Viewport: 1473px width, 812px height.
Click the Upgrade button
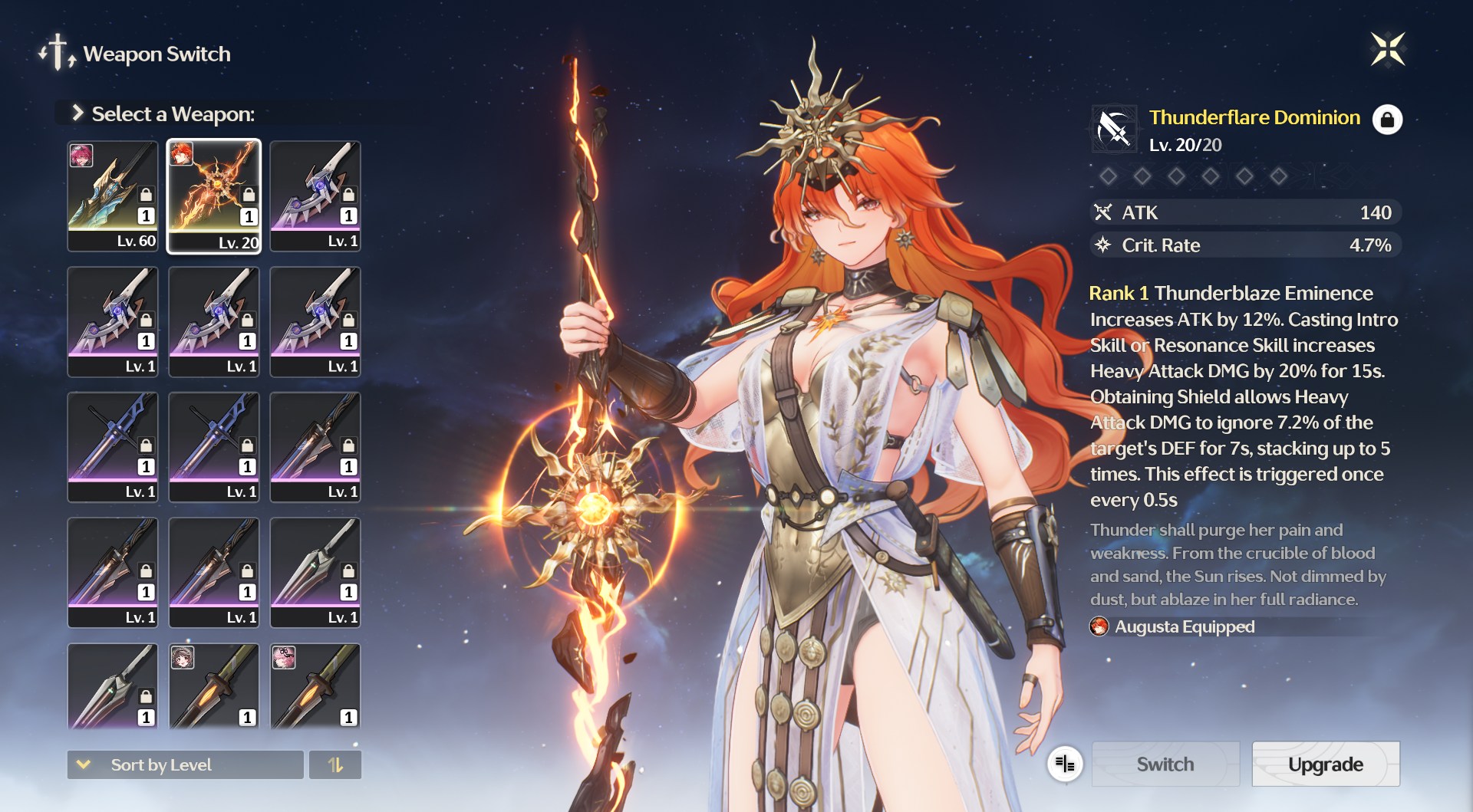click(1325, 764)
